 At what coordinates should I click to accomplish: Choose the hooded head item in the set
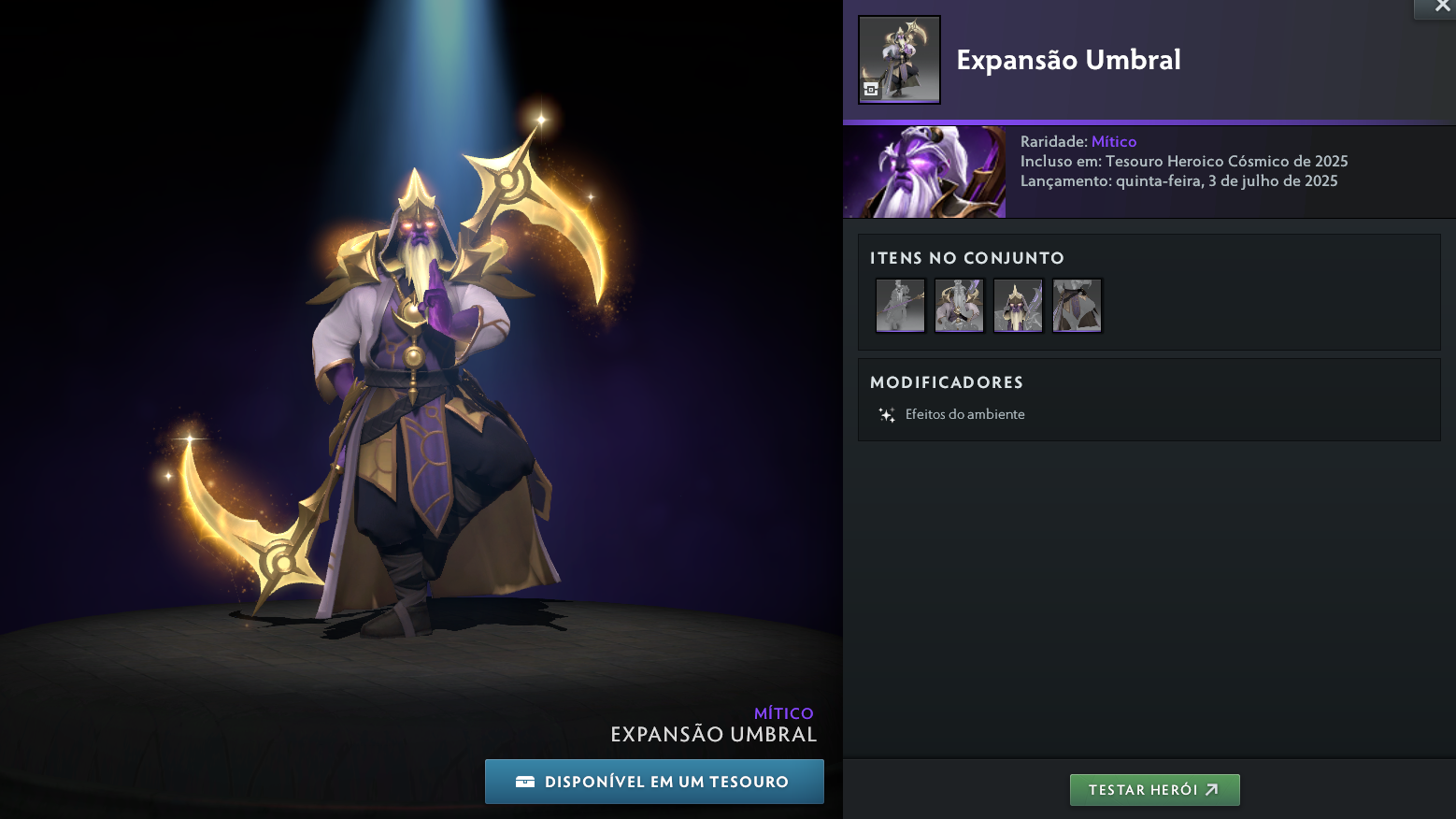1018,305
